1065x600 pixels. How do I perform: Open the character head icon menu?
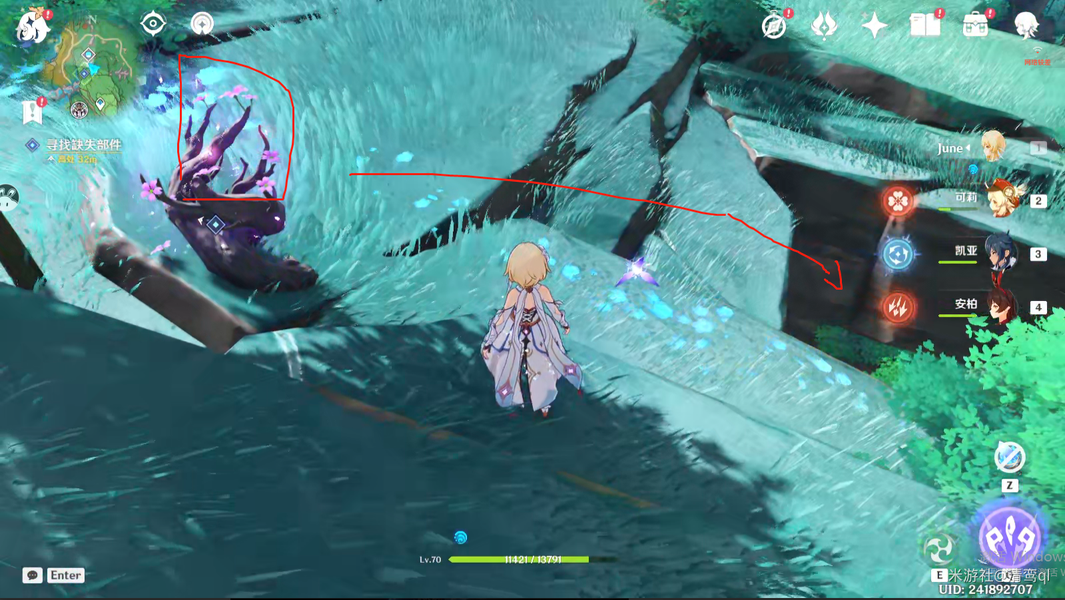click(1026, 25)
